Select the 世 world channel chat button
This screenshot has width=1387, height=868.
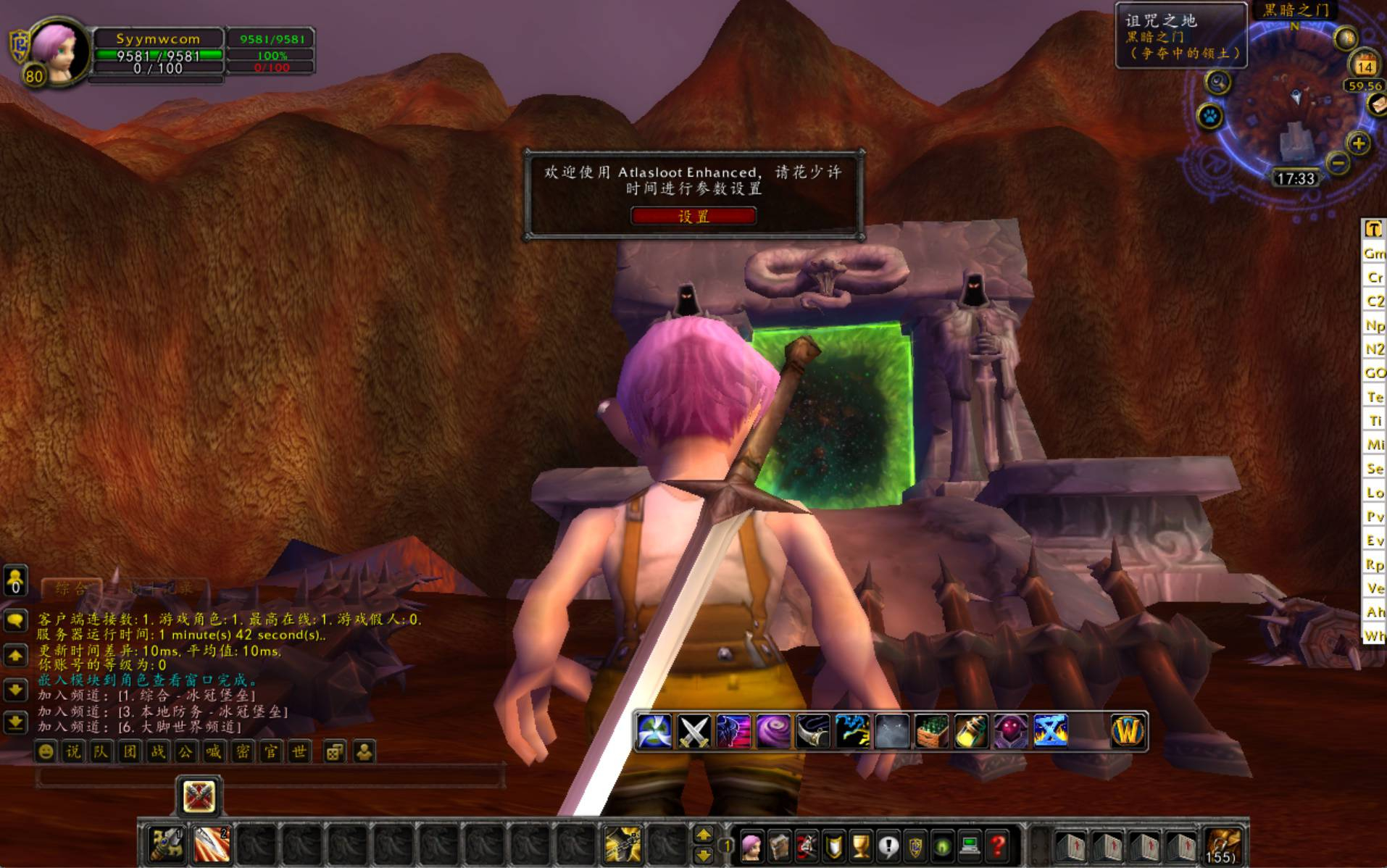point(299,752)
